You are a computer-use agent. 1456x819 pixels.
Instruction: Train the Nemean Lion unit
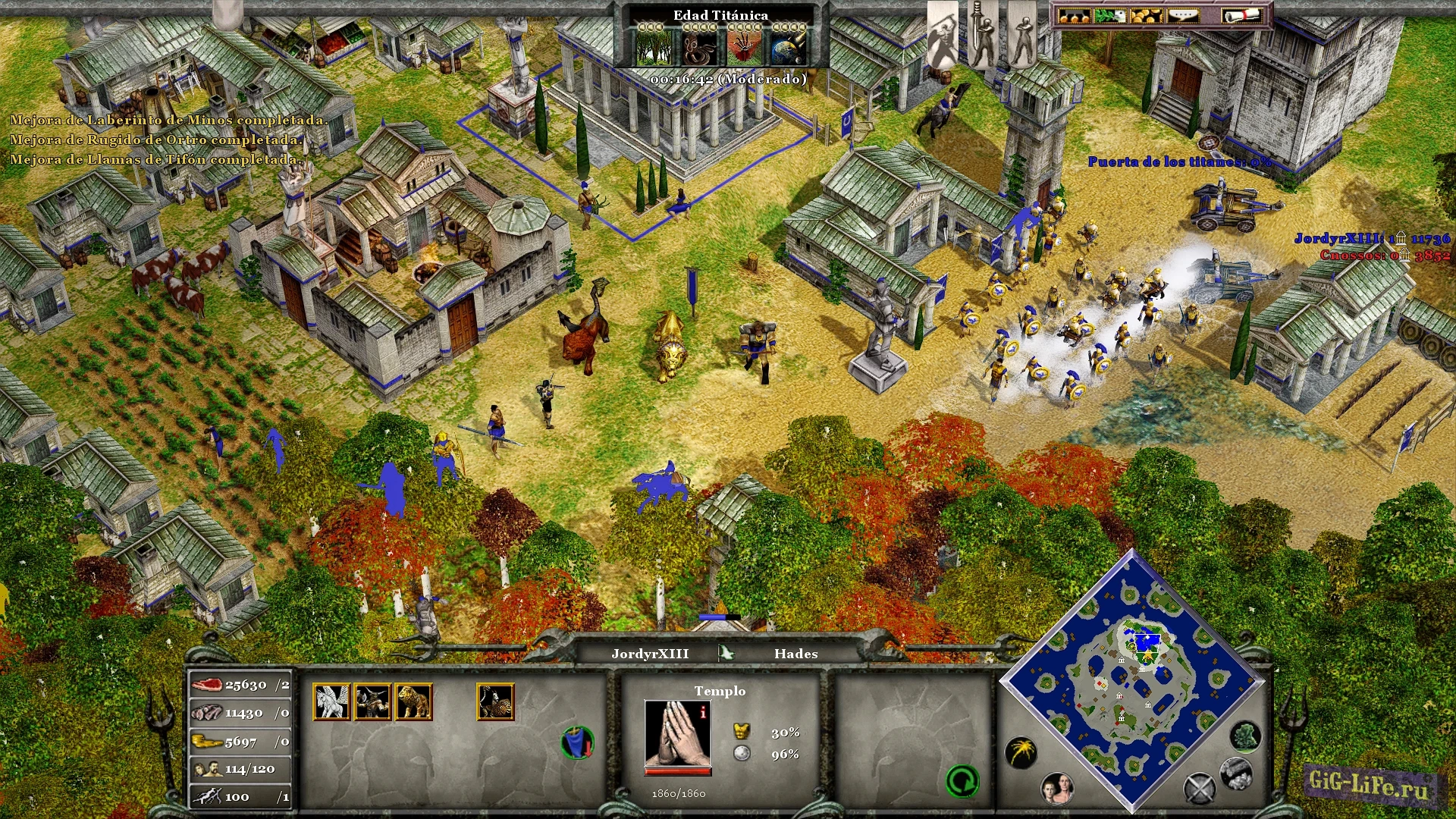(413, 701)
